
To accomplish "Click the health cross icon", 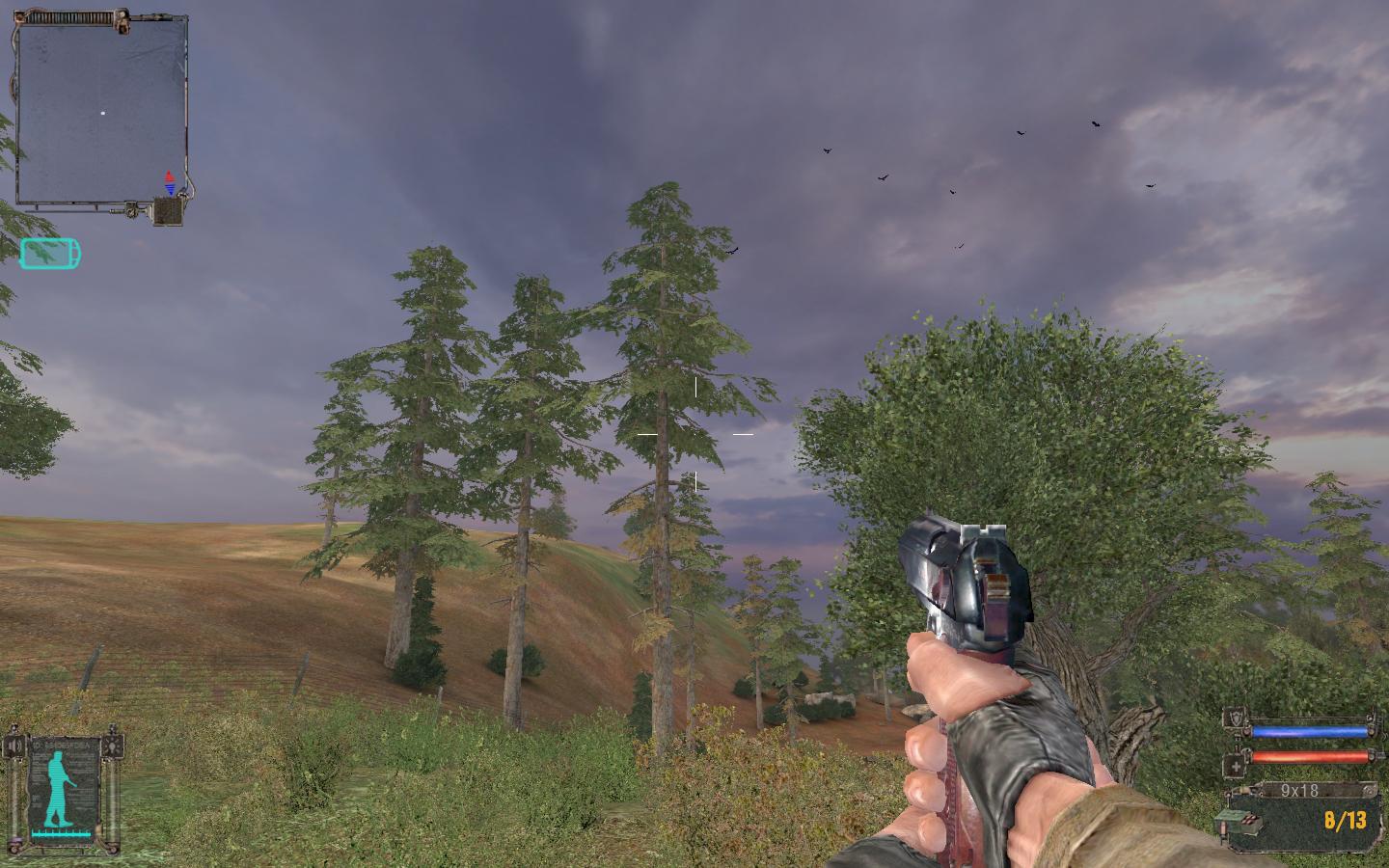I will pos(1235,767).
